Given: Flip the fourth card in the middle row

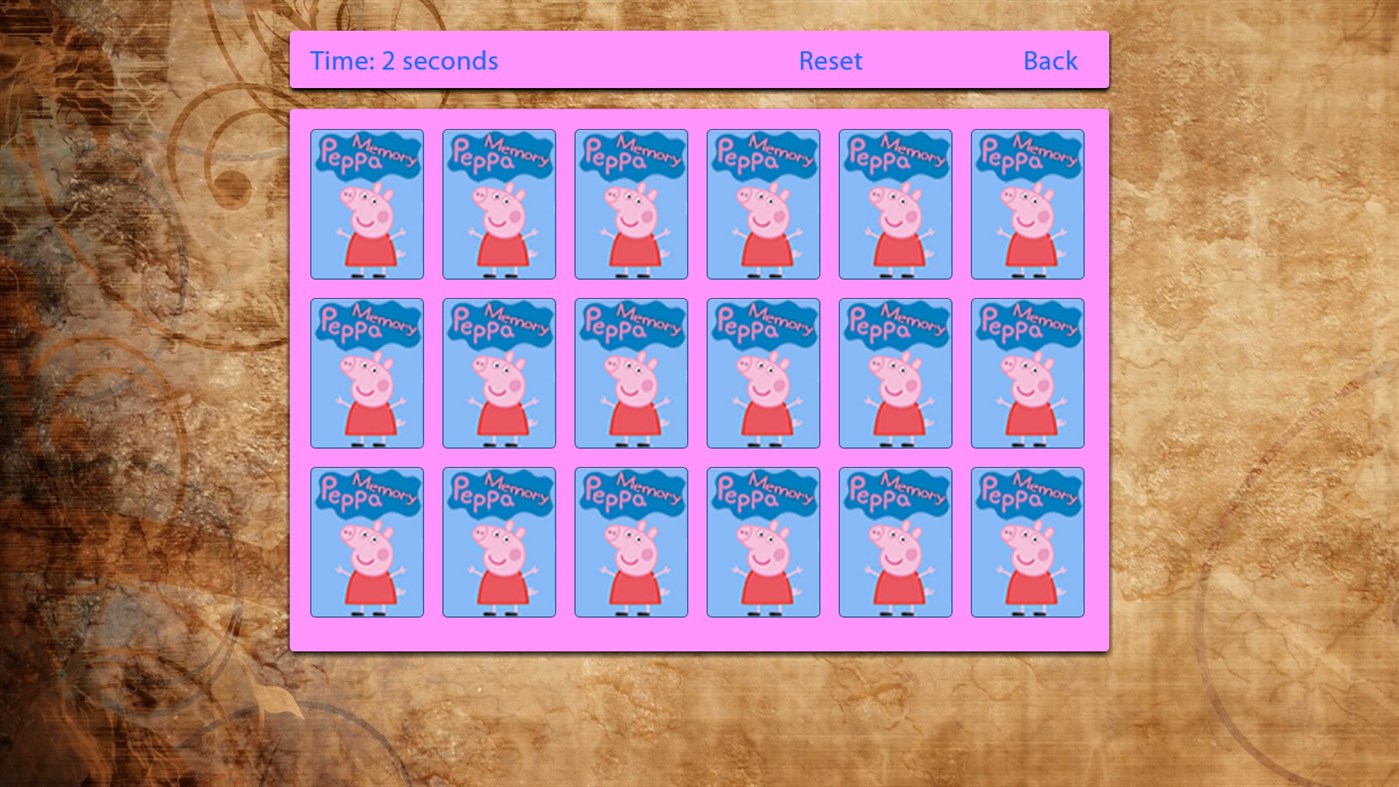Looking at the screenshot, I should [763, 372].
